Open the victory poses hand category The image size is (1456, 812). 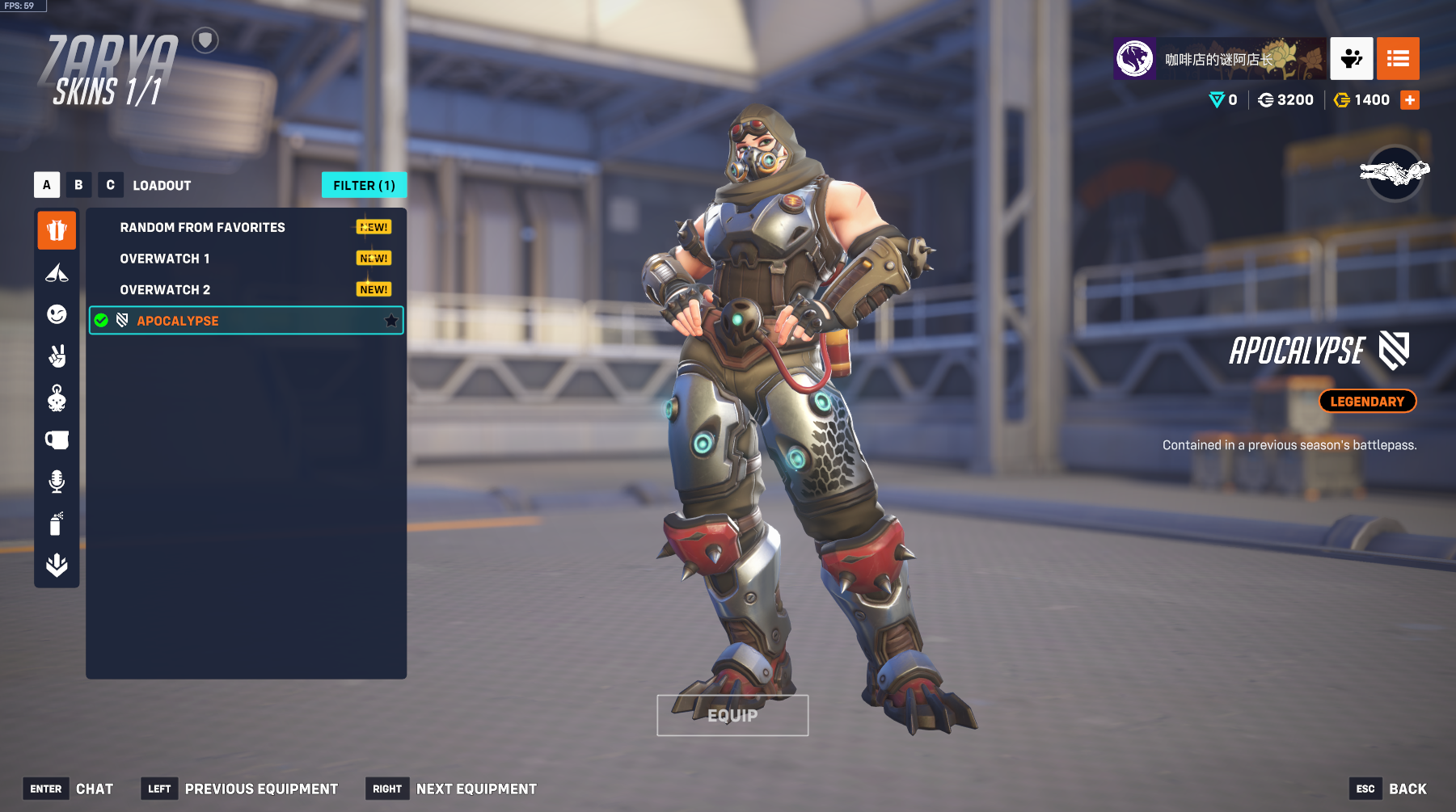click(x=57, y=356)
